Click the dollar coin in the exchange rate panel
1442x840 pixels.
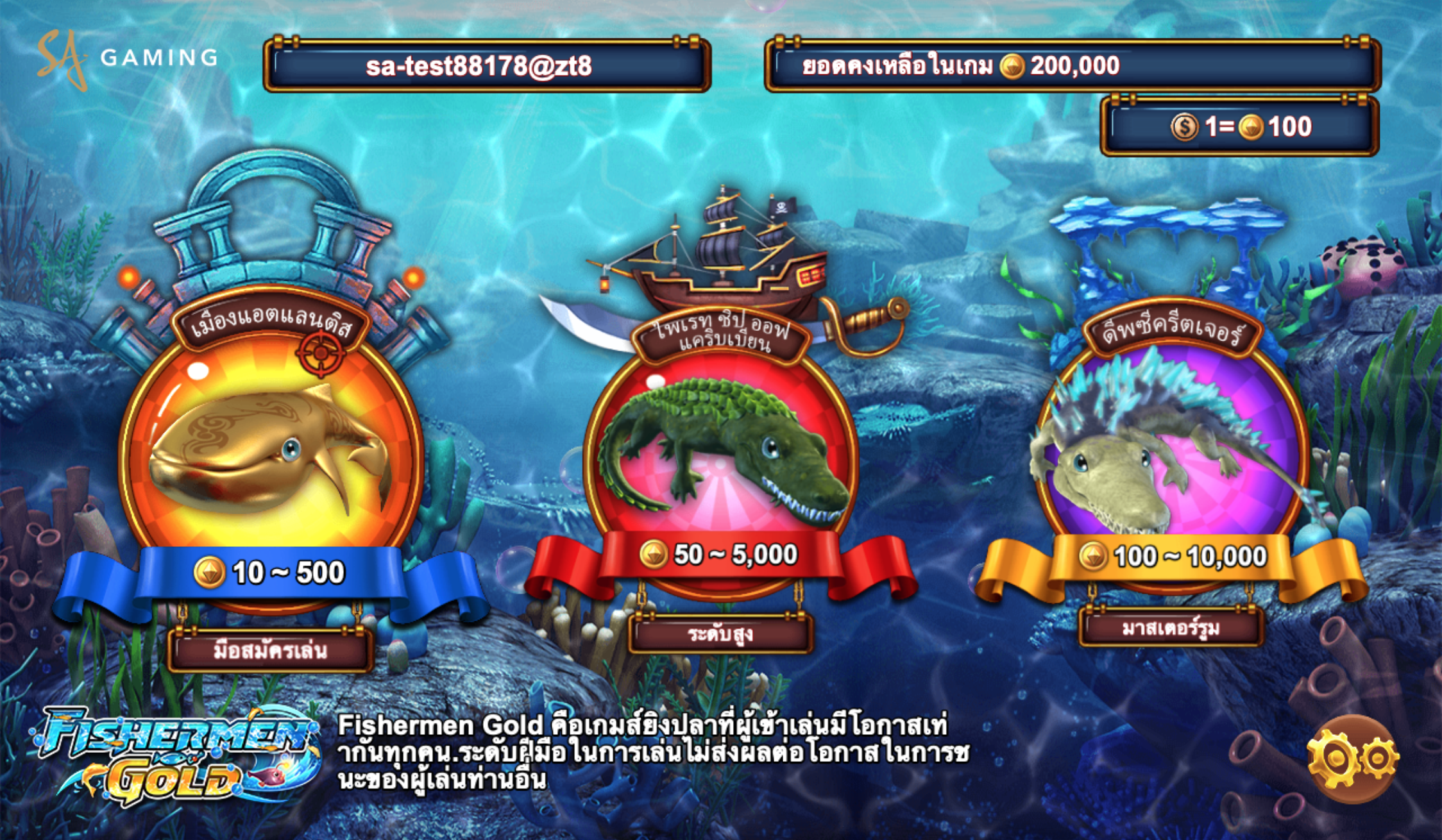coord(1185,128)
